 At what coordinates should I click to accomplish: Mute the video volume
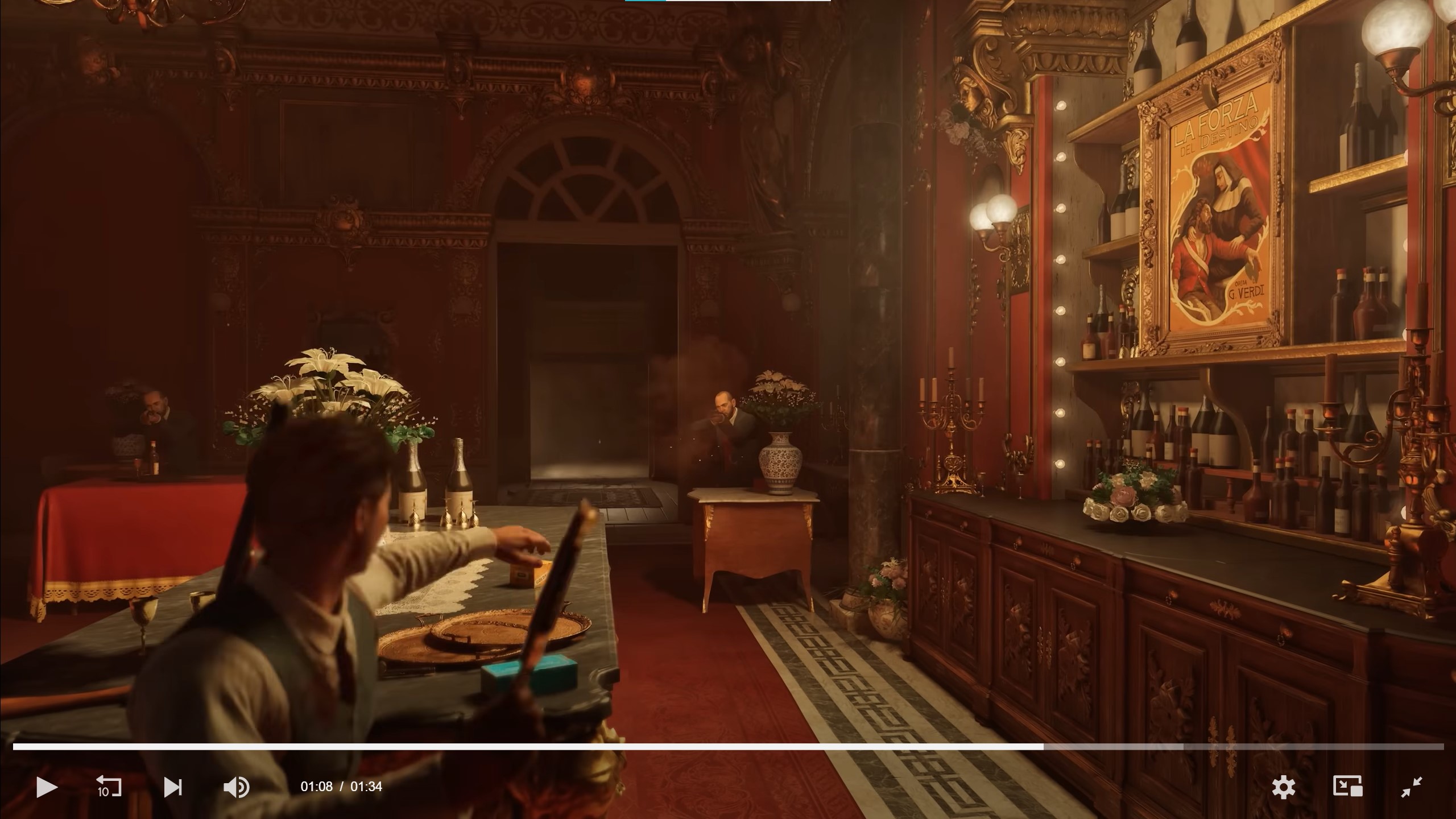237,787
